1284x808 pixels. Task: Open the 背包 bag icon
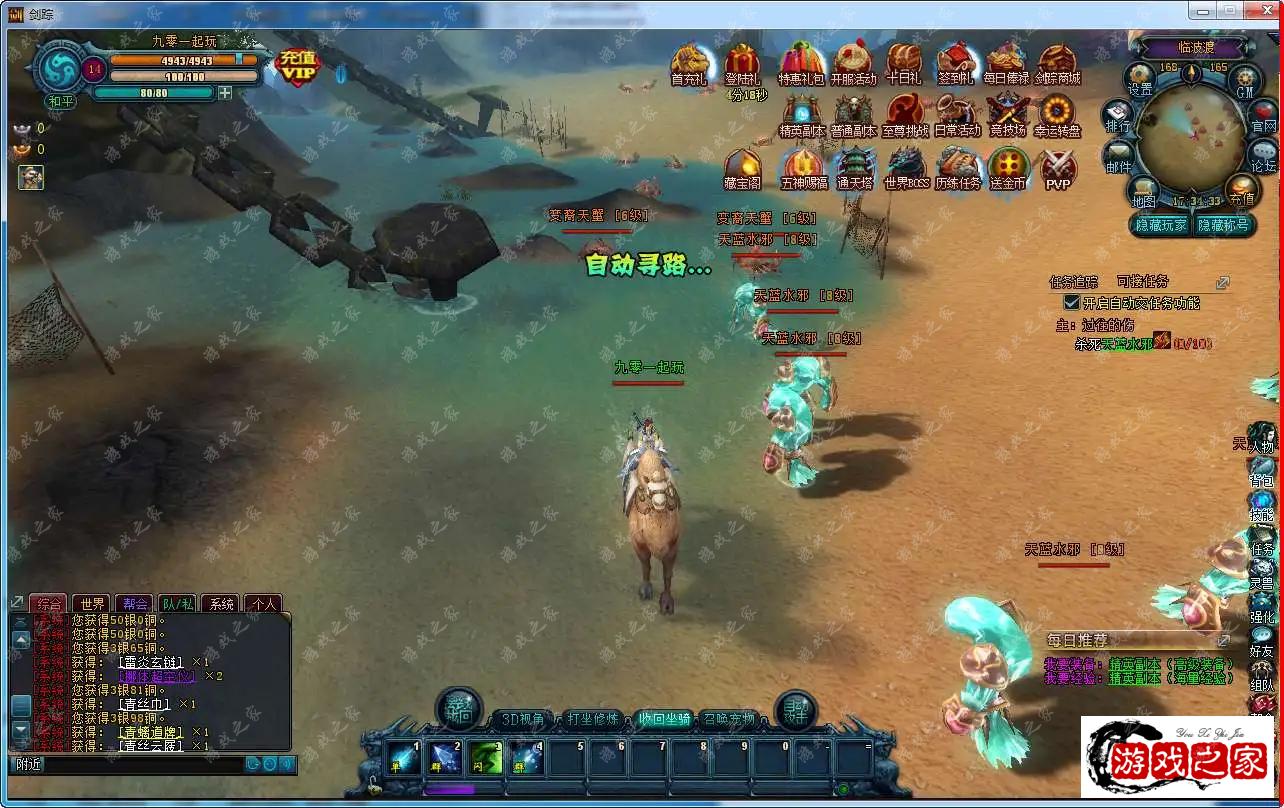click(x=1262, y=470)
